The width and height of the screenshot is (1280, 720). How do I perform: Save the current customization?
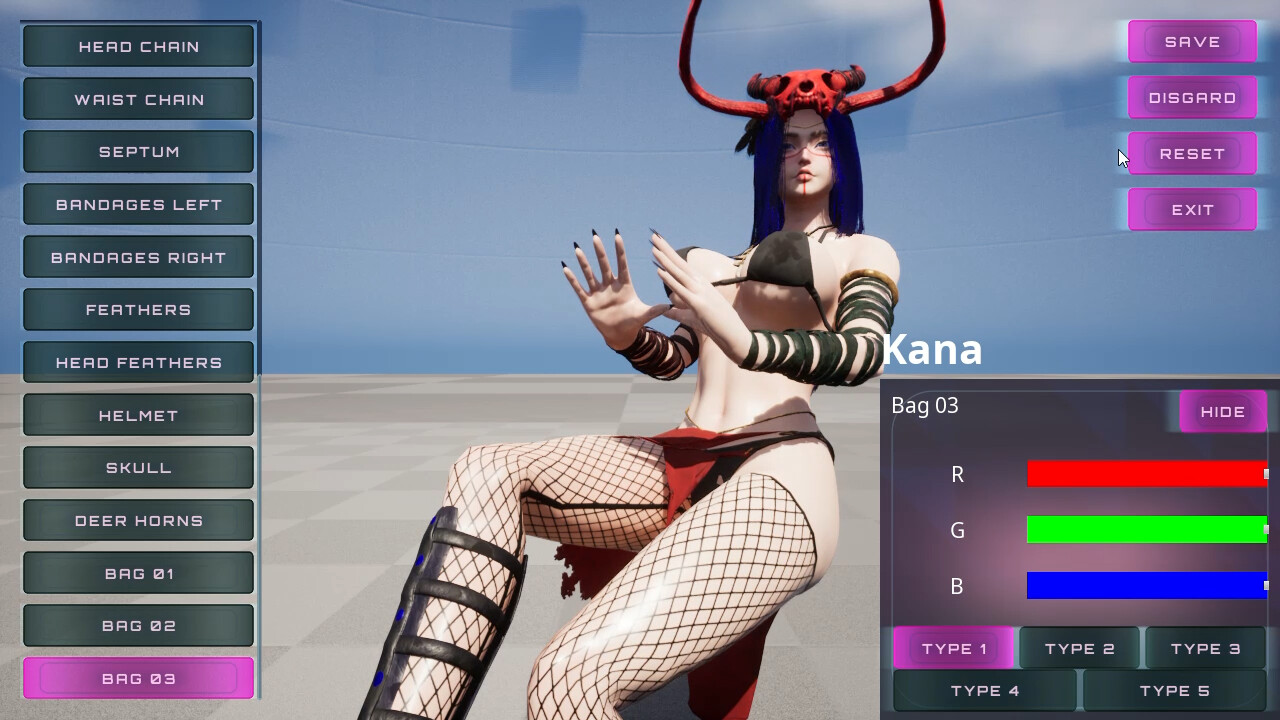coord(1192,42)
